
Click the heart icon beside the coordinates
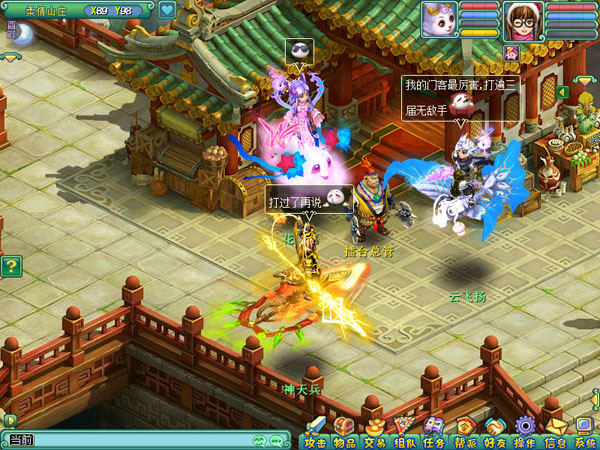[x=167, y=11]
